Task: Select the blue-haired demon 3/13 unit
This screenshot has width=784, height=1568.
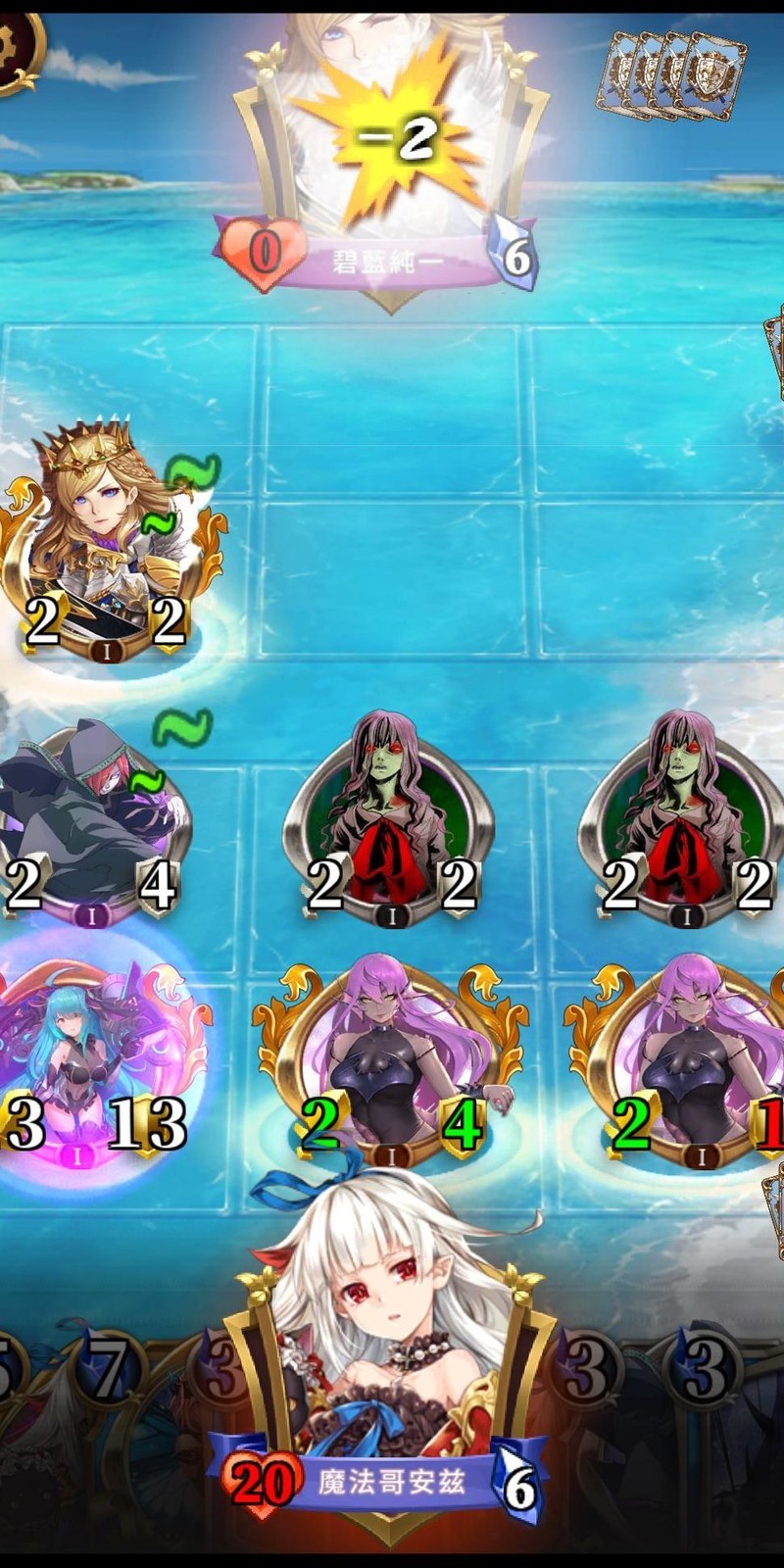Action: tap(95, 1063)
